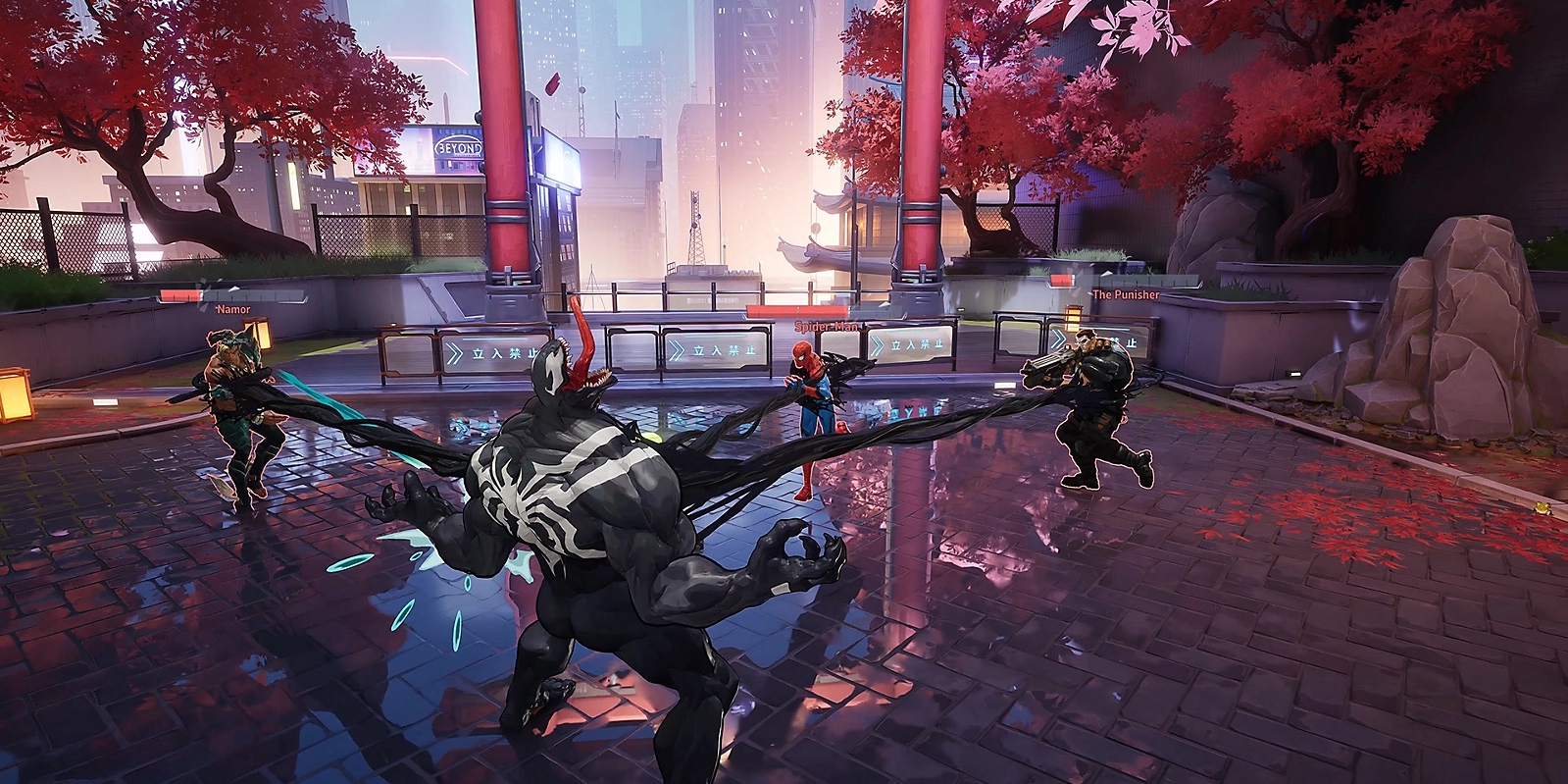Select the Spider-Man nameplate label
The width and height of the screenshot is (1568, 784).
[x=827, y=326]
